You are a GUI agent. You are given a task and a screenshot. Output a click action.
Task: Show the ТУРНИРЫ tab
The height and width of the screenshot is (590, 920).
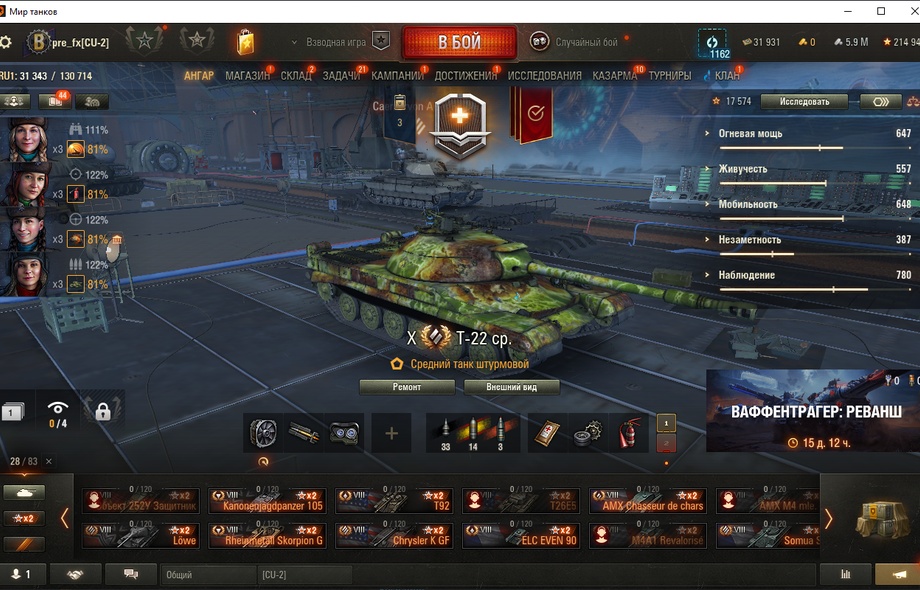[669, 76]
